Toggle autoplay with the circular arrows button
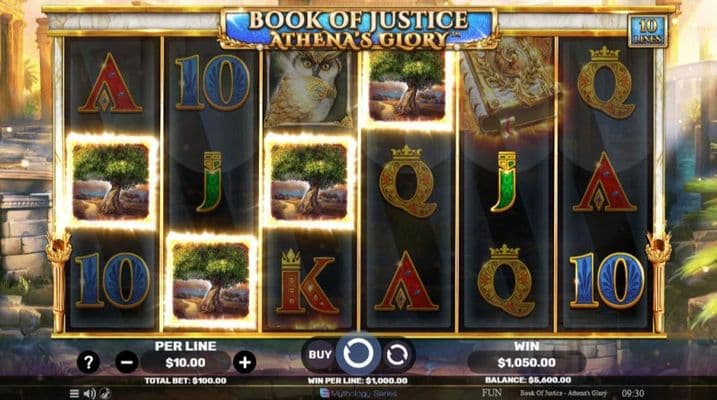717x400 pixels. (397, 354)
